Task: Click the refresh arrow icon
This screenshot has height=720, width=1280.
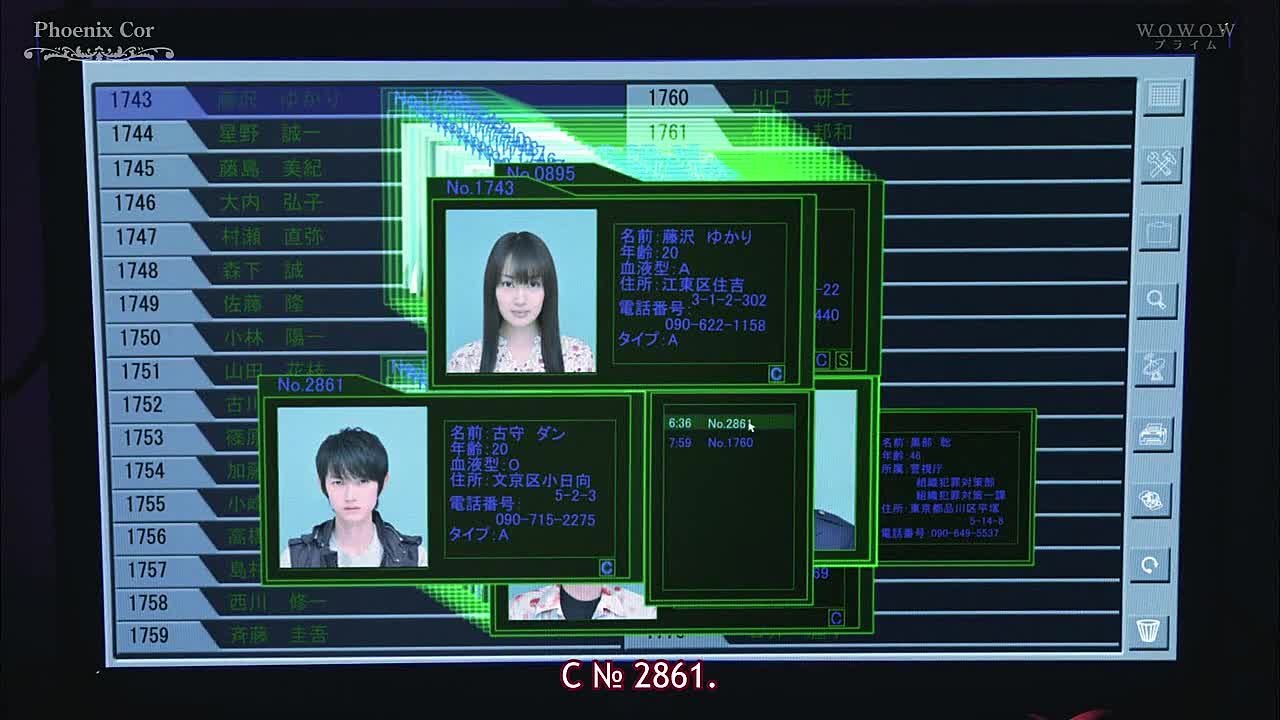Action: click(1150, 565)
